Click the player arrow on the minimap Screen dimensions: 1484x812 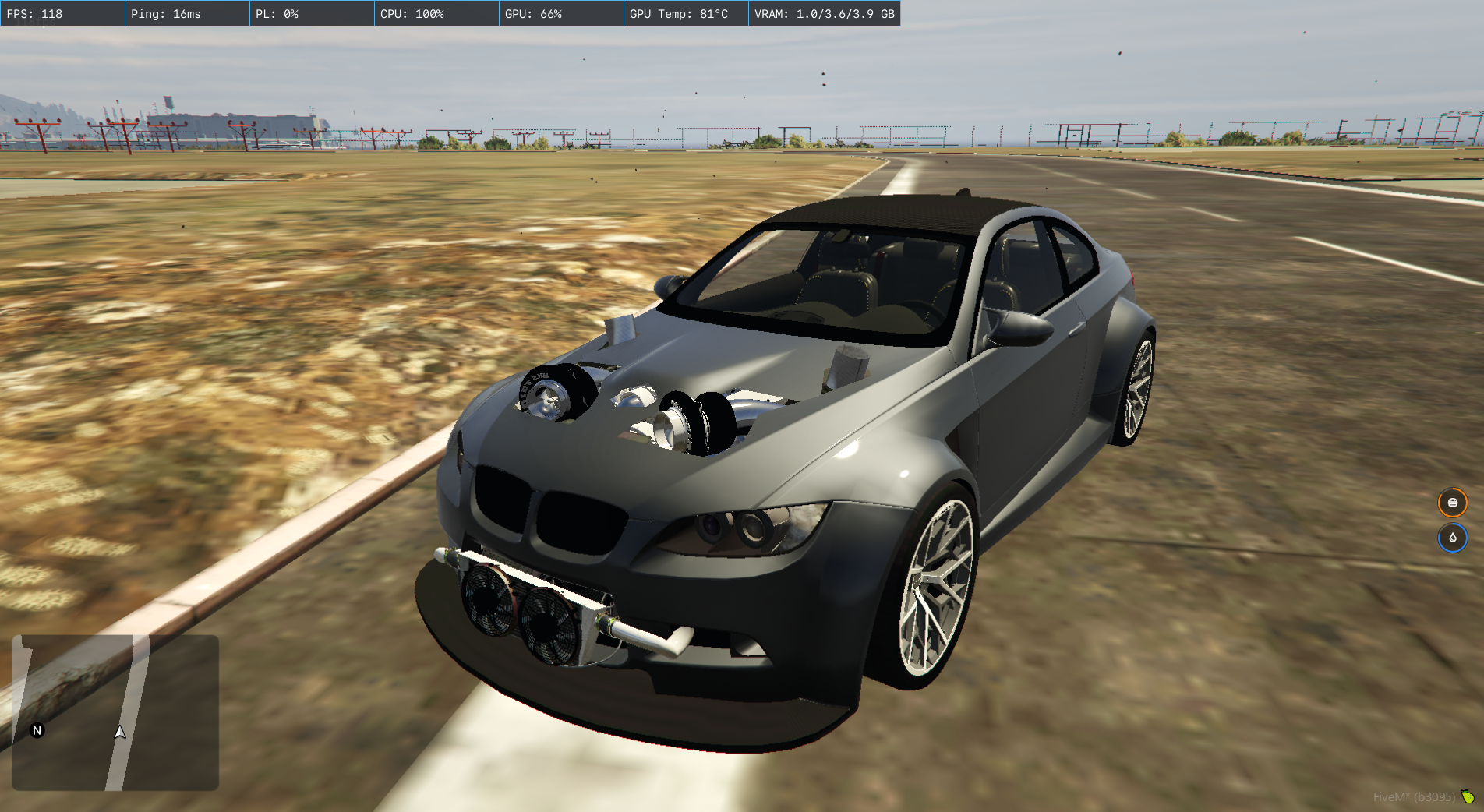click(x=119, y=733)
